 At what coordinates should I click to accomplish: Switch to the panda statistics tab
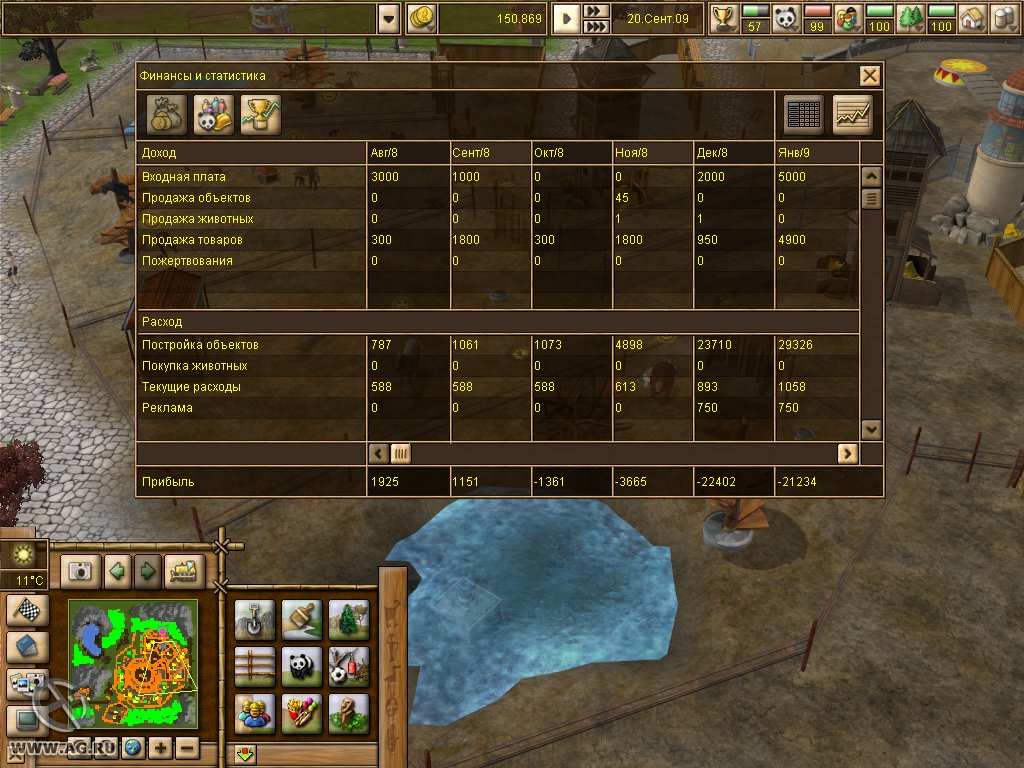coord(212,115)
